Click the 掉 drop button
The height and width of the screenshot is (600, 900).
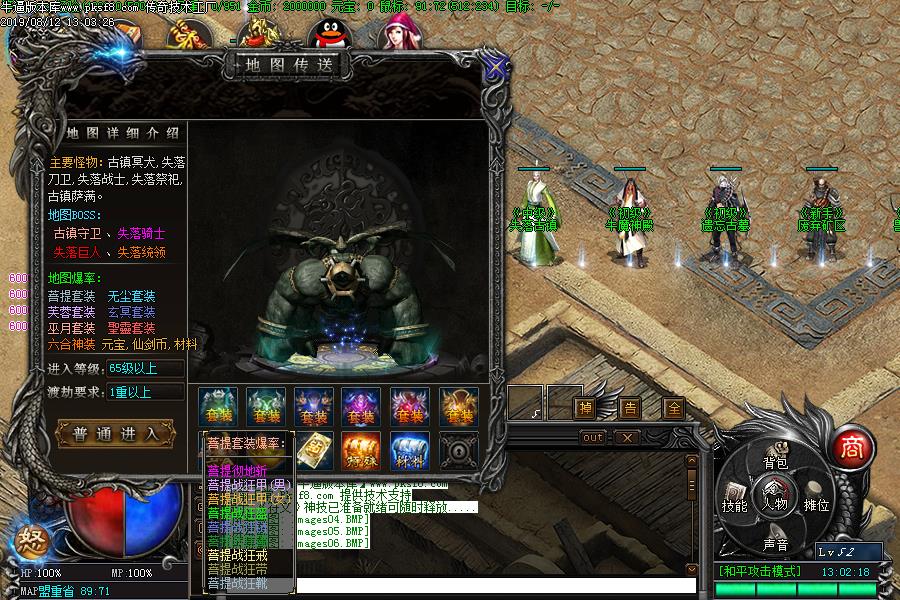point(584,407)
